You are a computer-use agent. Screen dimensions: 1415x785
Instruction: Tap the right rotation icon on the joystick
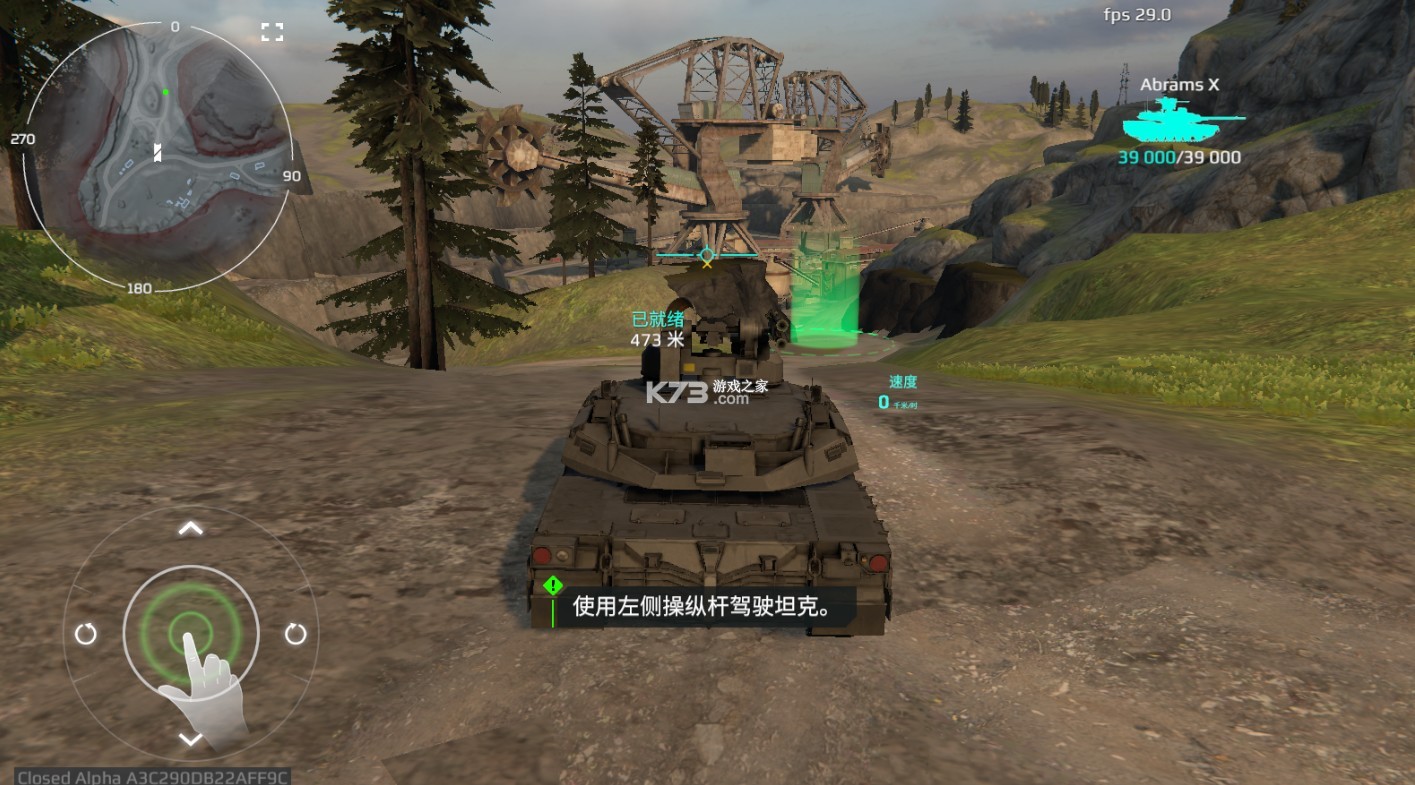coord(294,633)
